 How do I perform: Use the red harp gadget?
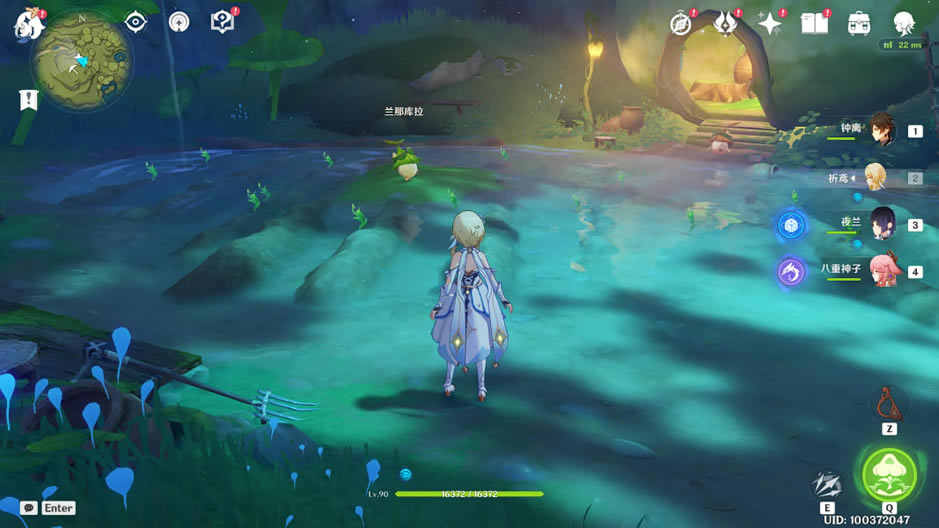click(x=887, y=405)
